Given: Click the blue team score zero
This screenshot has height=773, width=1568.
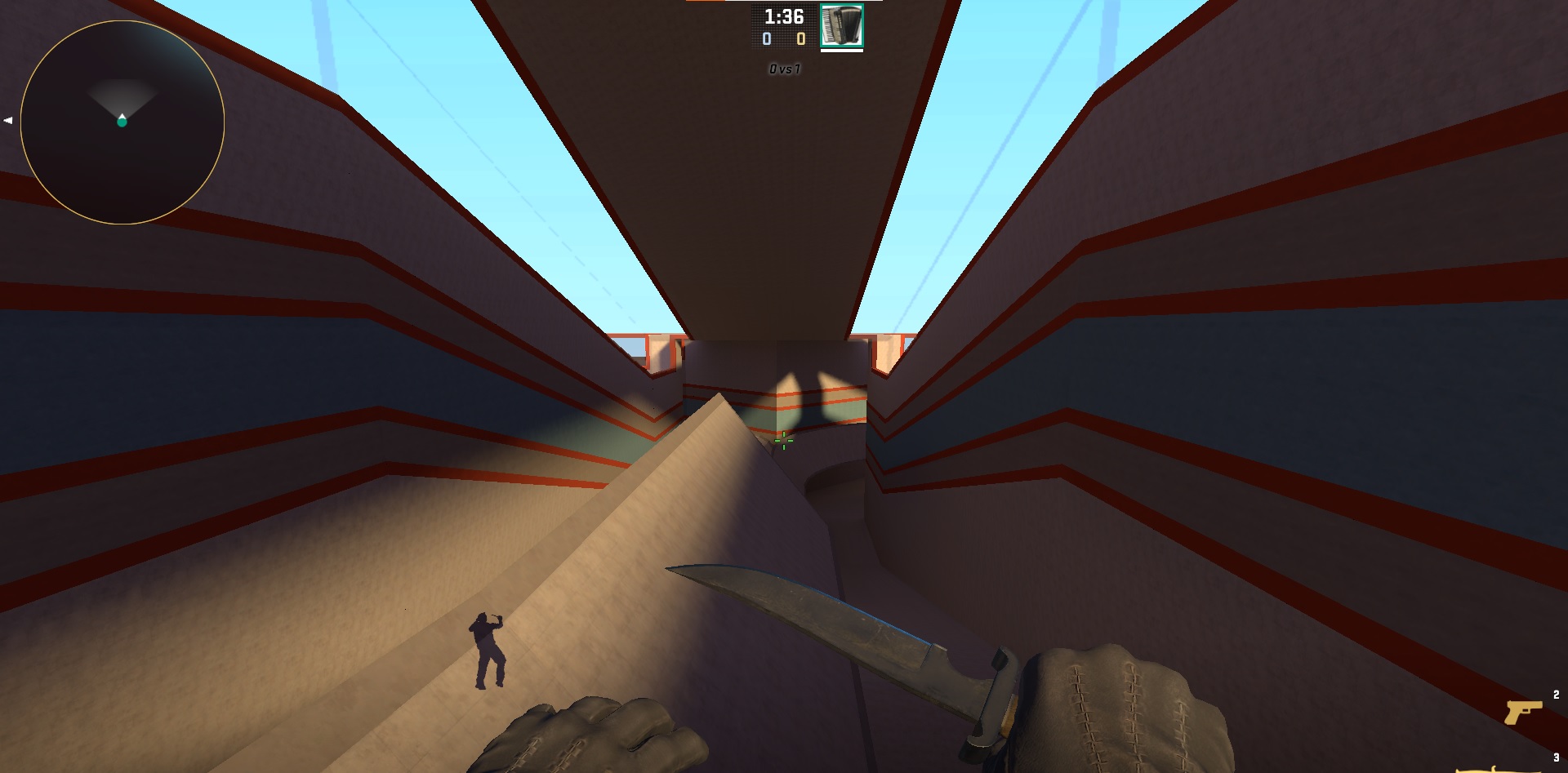Looking at the screenshot, I should (766, 38).
